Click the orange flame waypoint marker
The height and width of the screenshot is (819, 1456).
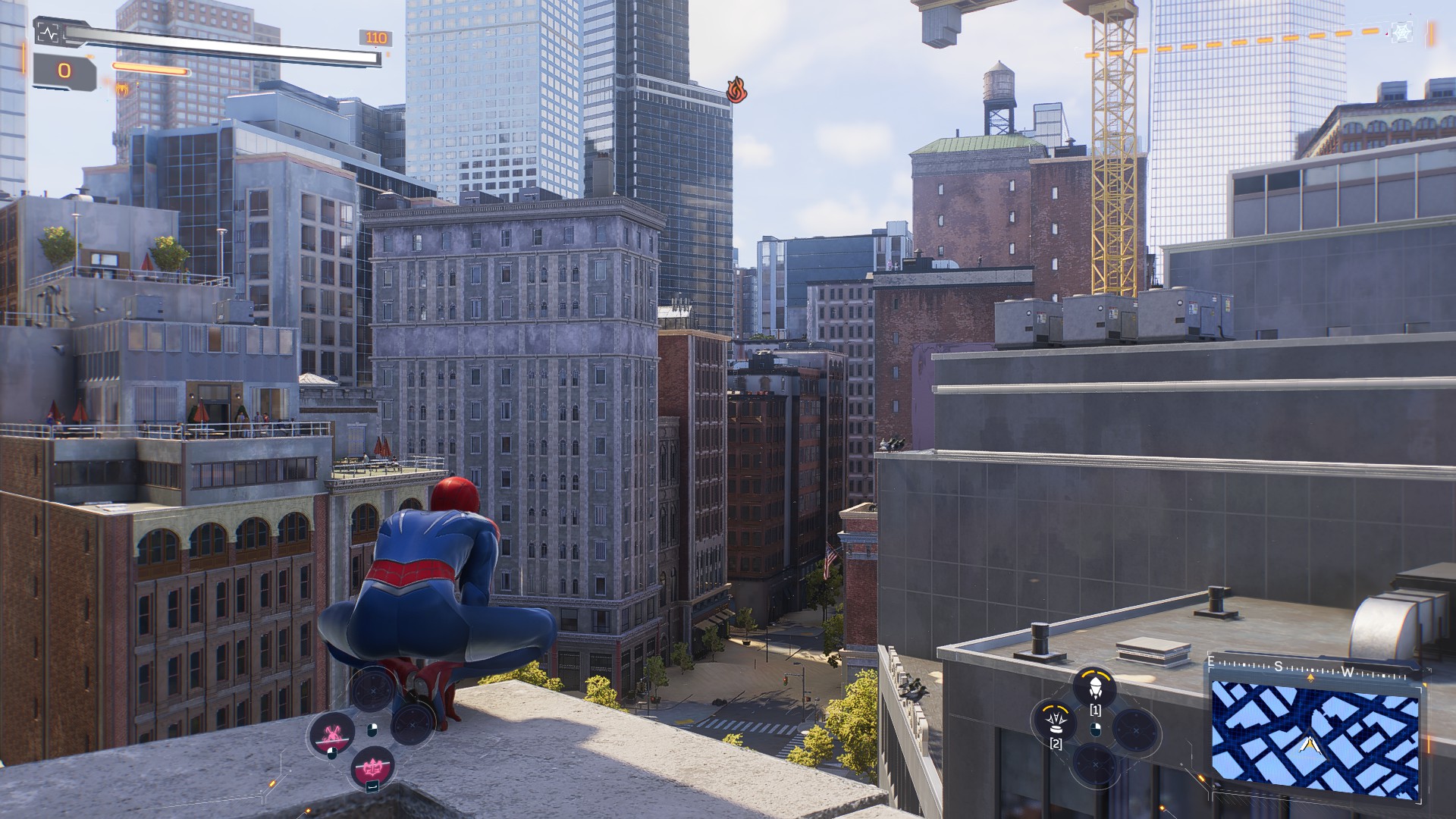tap(736, 90)
